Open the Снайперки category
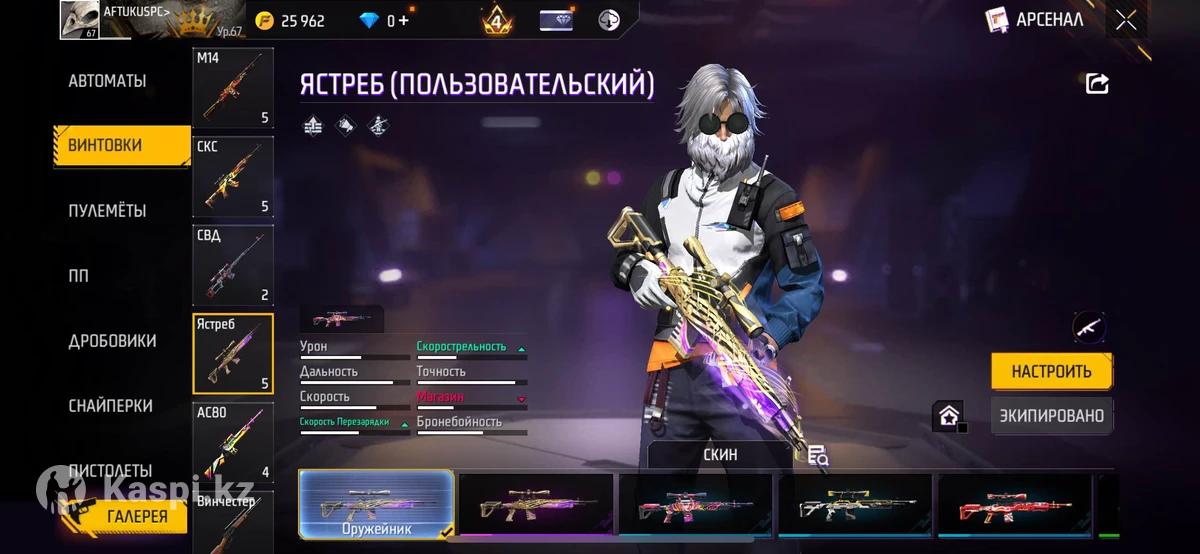Image resolution: width=1200 pixels, height=554 pixels. (110, 406)
